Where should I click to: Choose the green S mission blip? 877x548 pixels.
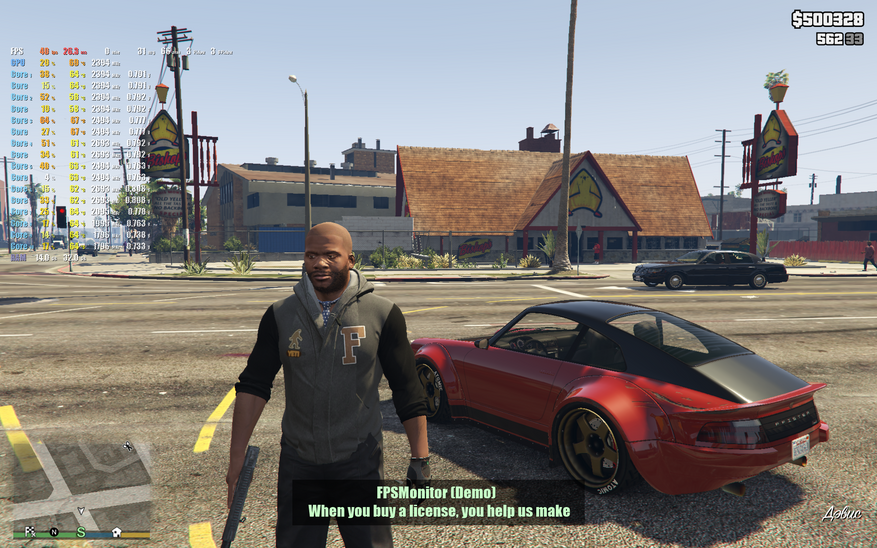tap(81, 532)
